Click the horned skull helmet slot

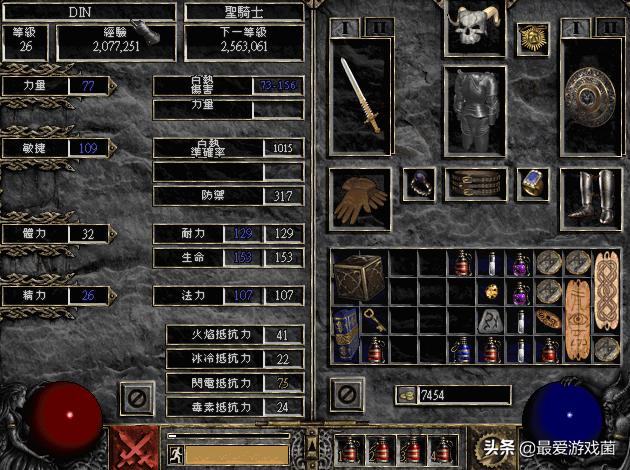(x=473, y=32)
